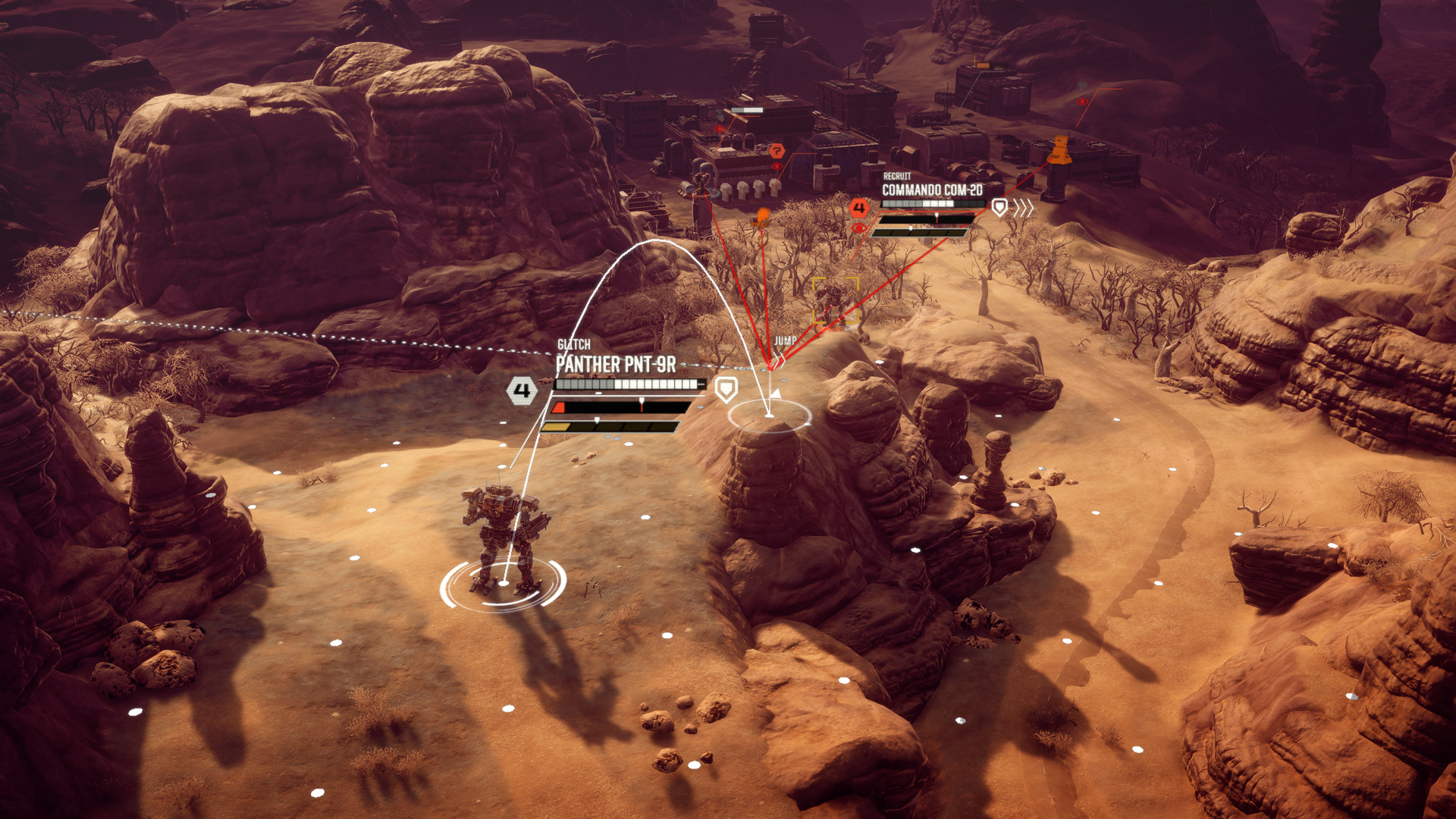Viewport: 1456px width, 819px height.
Task: Click the white hexagonal initiative badge showing 4
Action: pyautogui.click(x=522, y=391)
